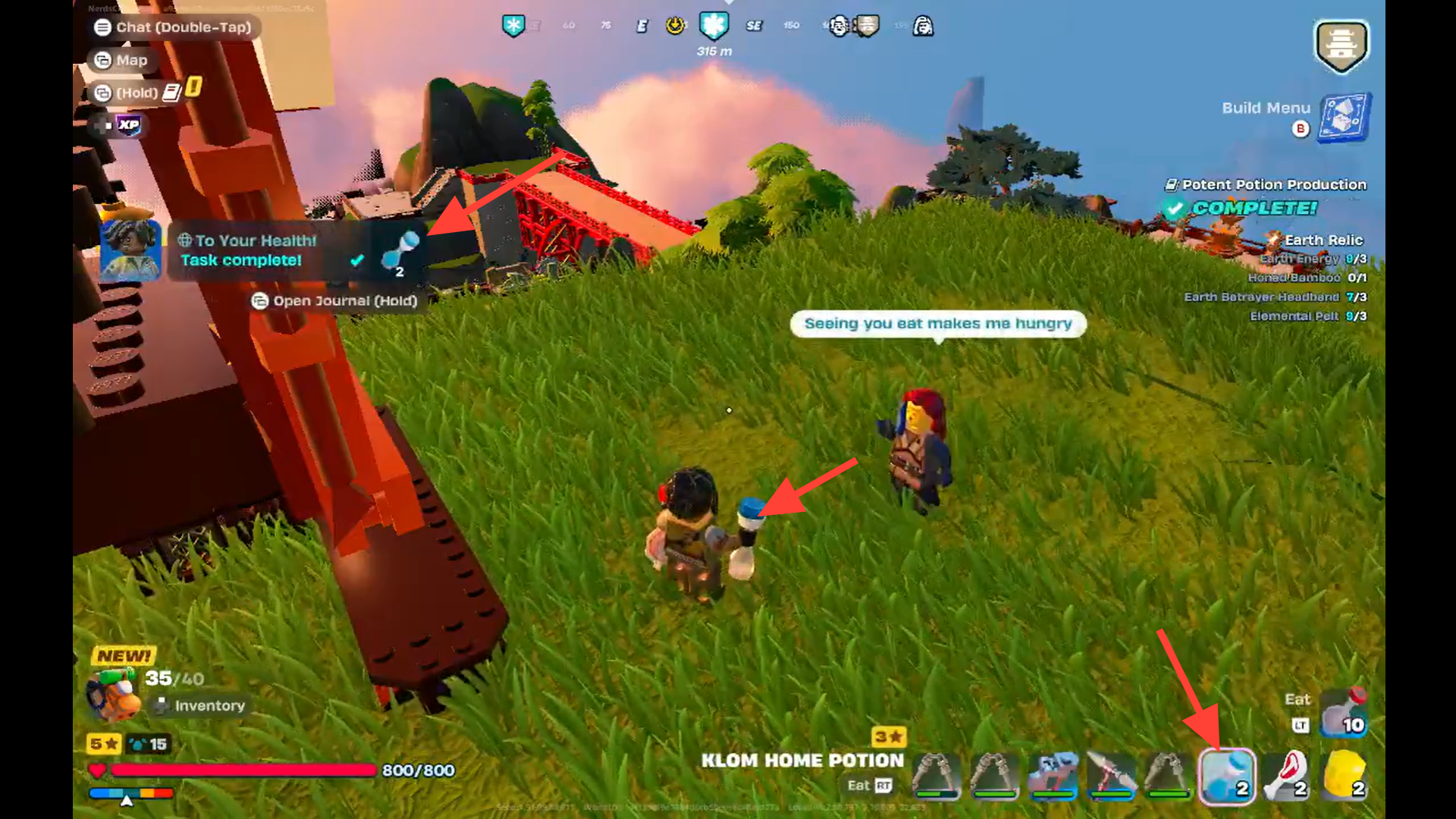Select the yellow cheese hotbar slot
The width and height of the screenshot is (1456, 819).
pyautogui.click(x=1345, y=776)
